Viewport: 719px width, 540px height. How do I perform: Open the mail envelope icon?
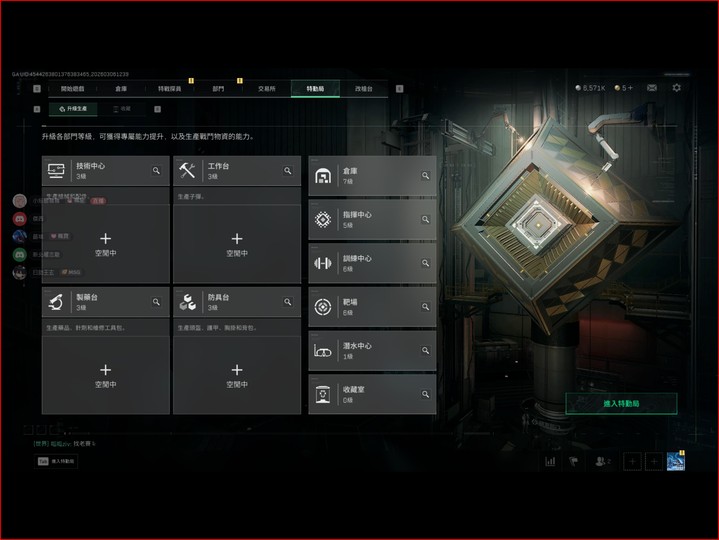tap(652, 88)
